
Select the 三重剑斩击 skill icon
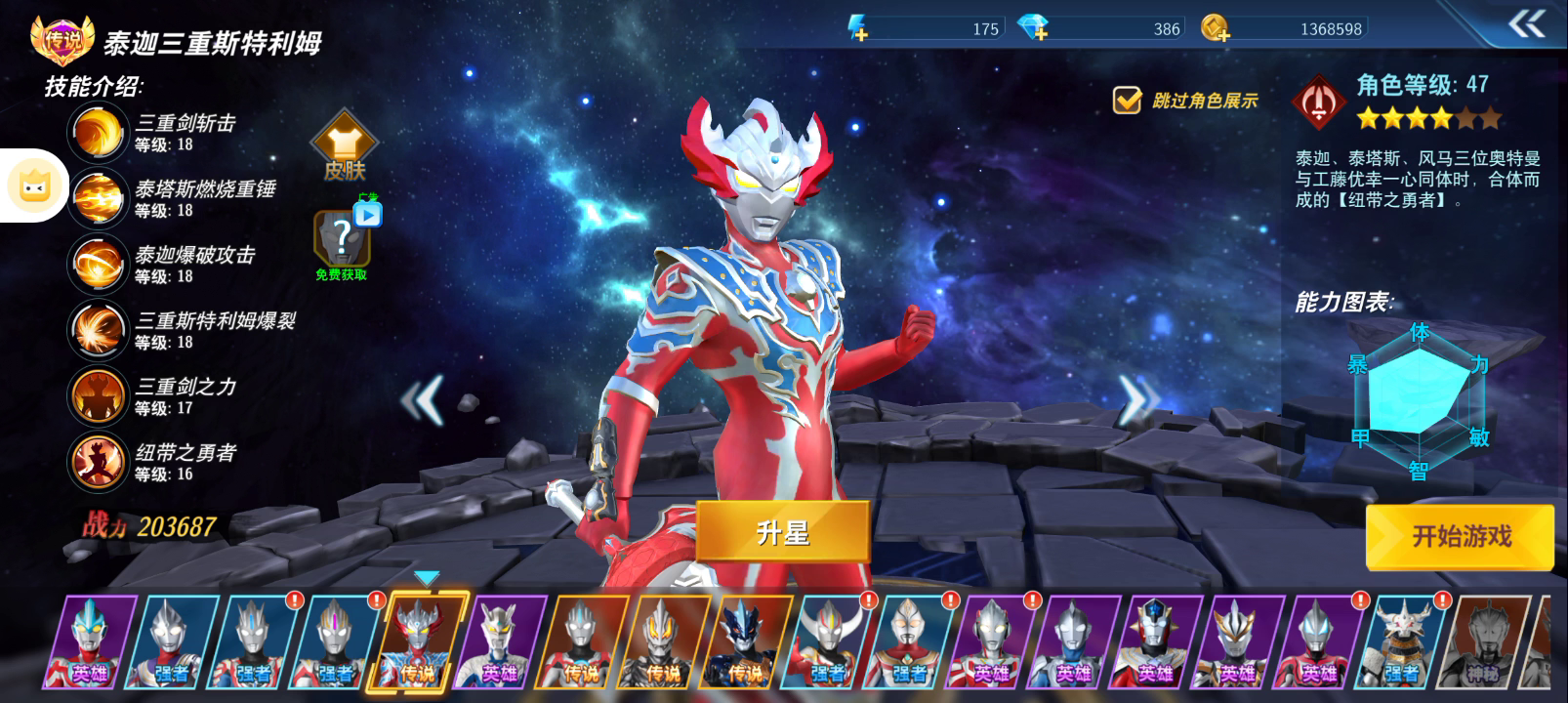[98, 132]
